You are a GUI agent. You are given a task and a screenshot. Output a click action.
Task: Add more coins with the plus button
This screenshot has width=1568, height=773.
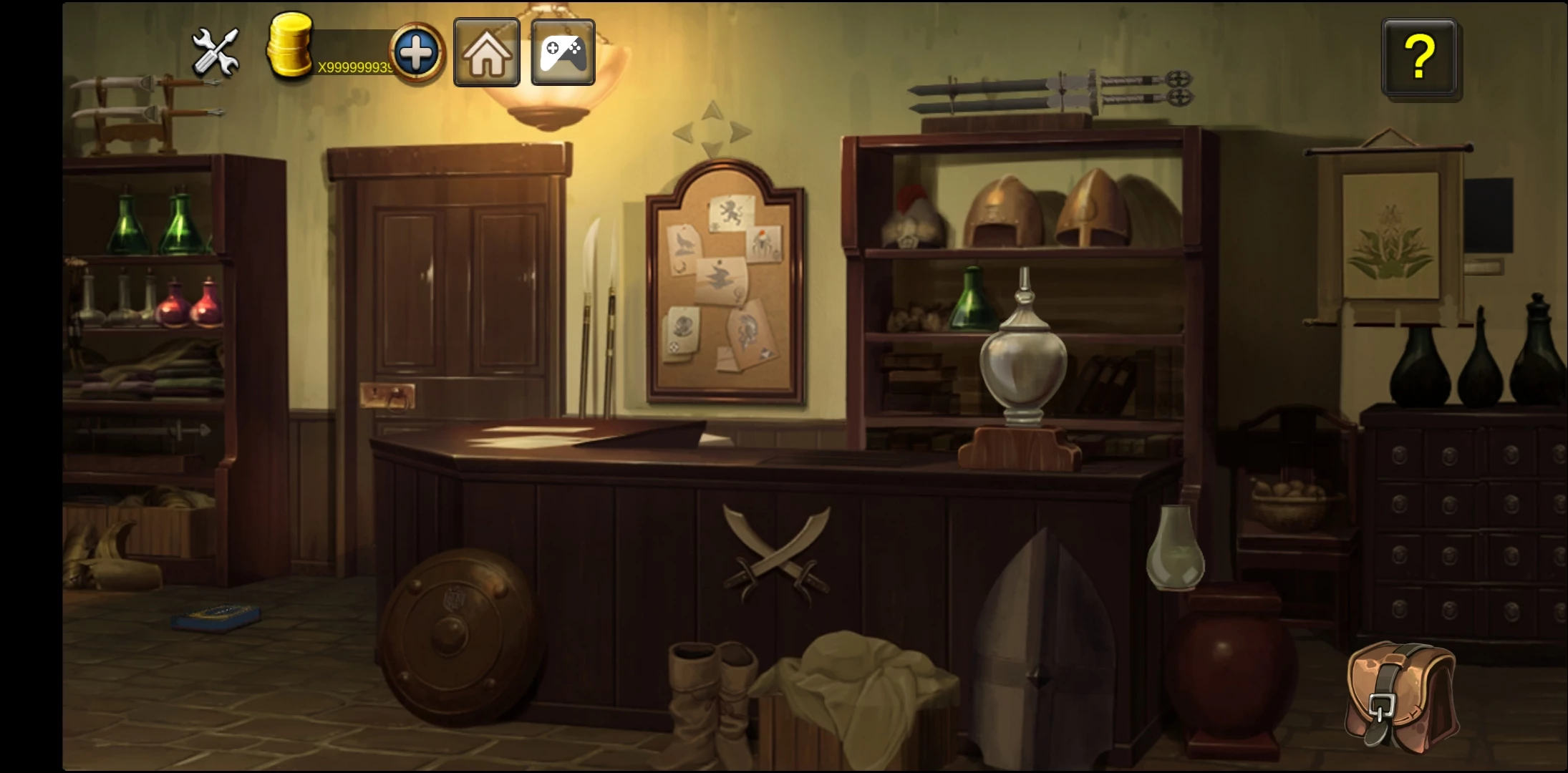417,54
